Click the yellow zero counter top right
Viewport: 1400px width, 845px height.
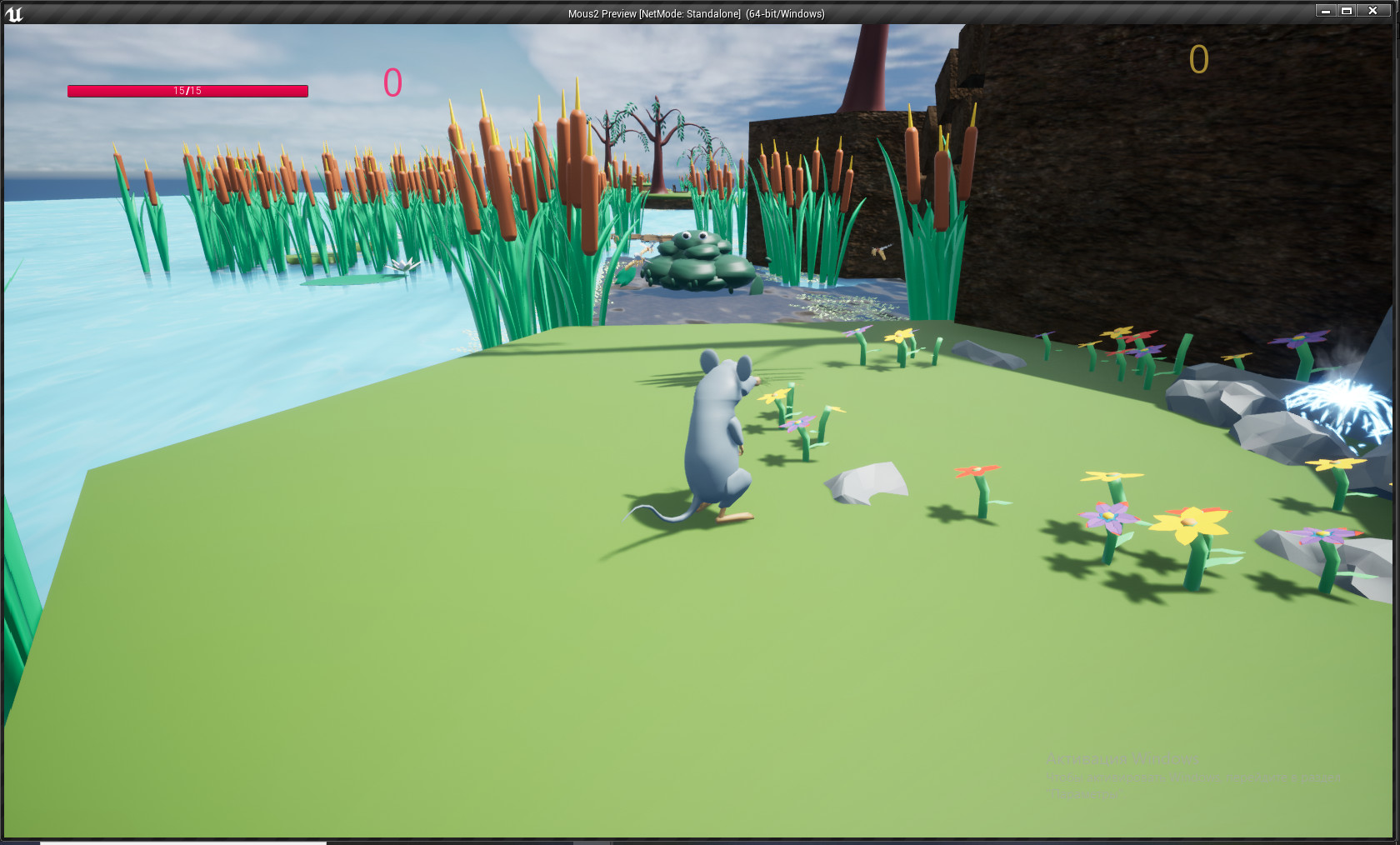1198,59
